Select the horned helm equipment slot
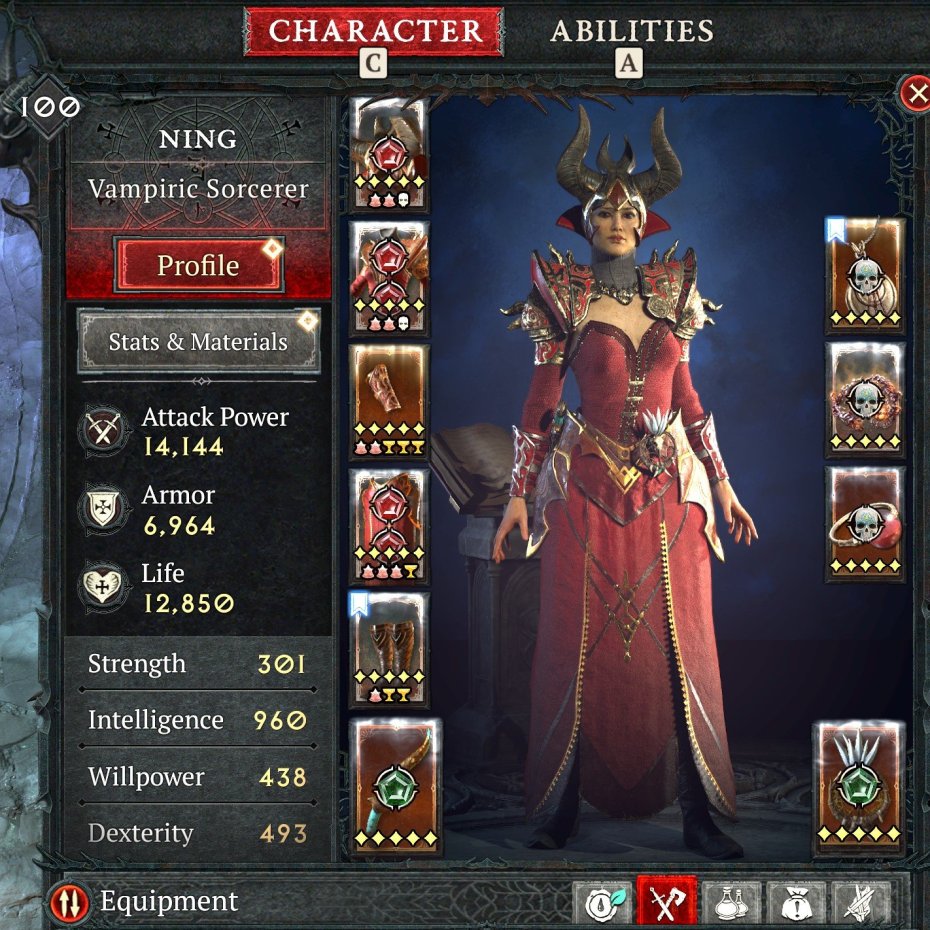 click(389, 152)
